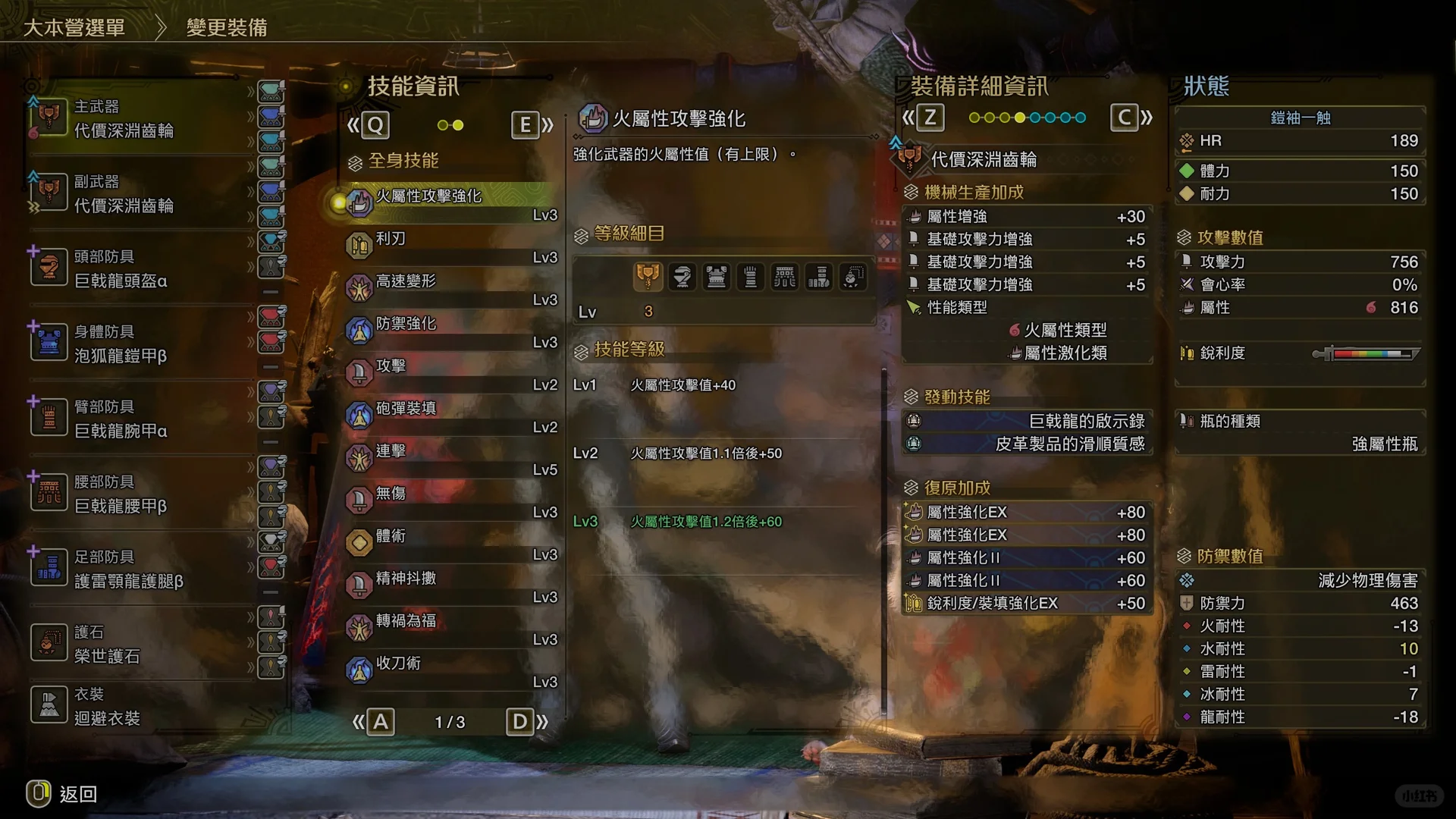Click the 變更裝備 breadcrumb tab
Screen dimensions: 1456x819
coord(227,26)
